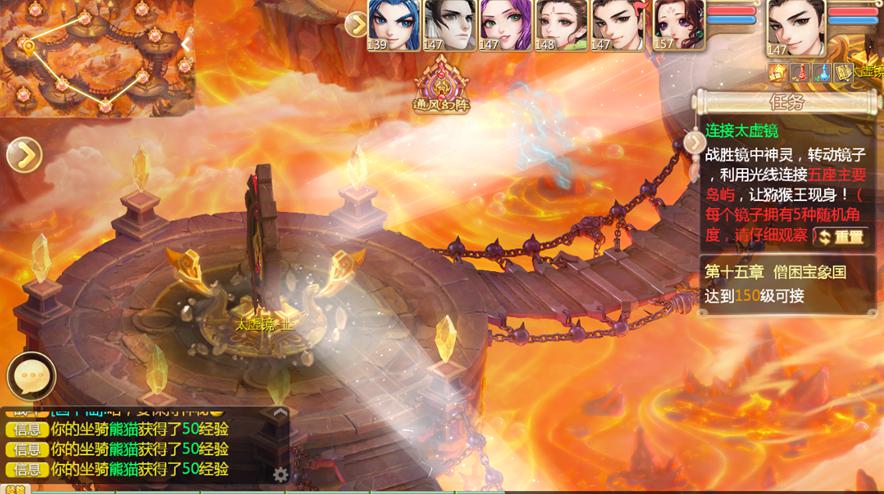Viewport: 884px width, 494px height.
Task: Click the 任务 quest scroll header
Action: coord(785,103)
